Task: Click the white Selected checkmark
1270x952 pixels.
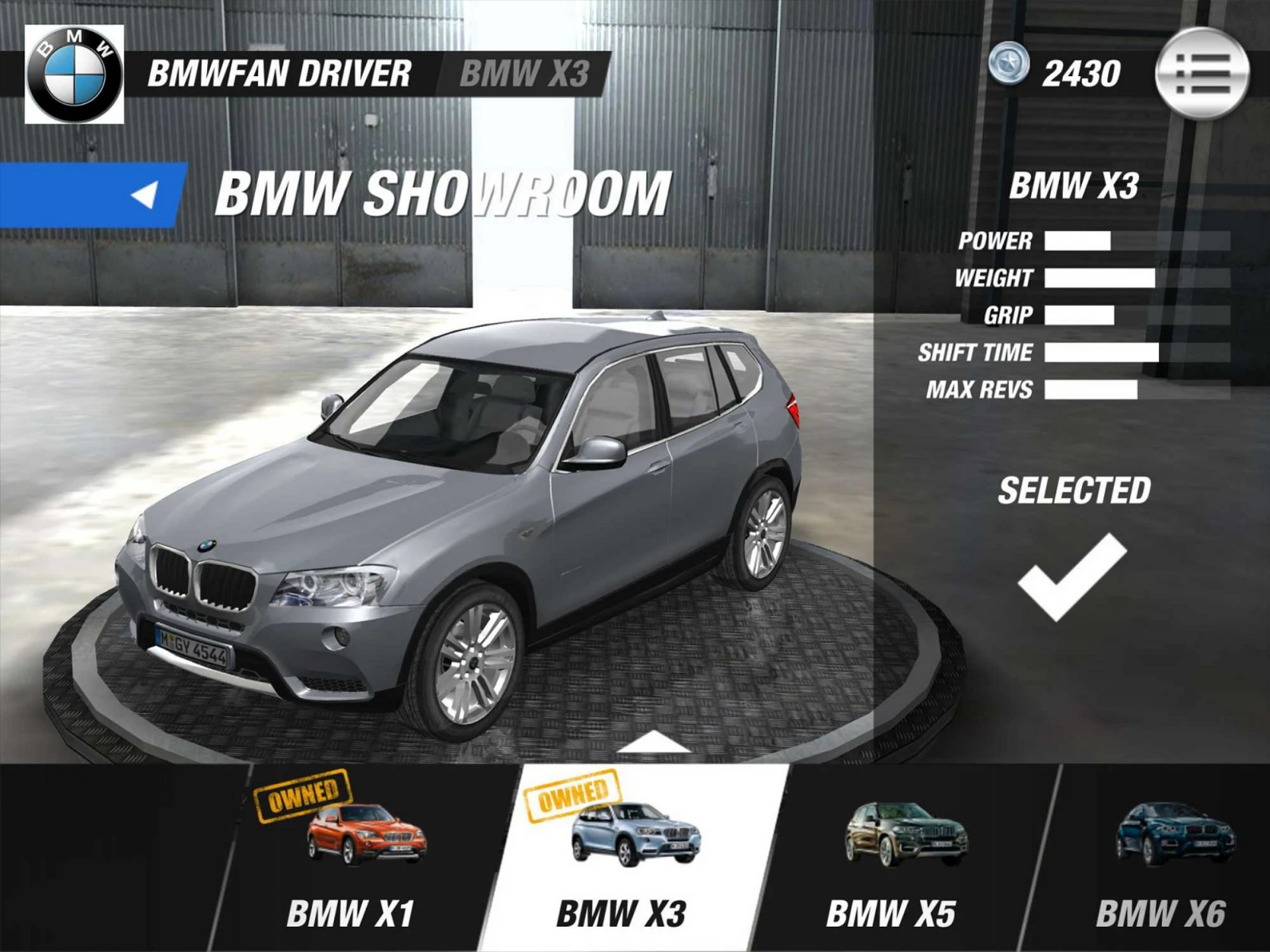Action: pos(1072,577)
